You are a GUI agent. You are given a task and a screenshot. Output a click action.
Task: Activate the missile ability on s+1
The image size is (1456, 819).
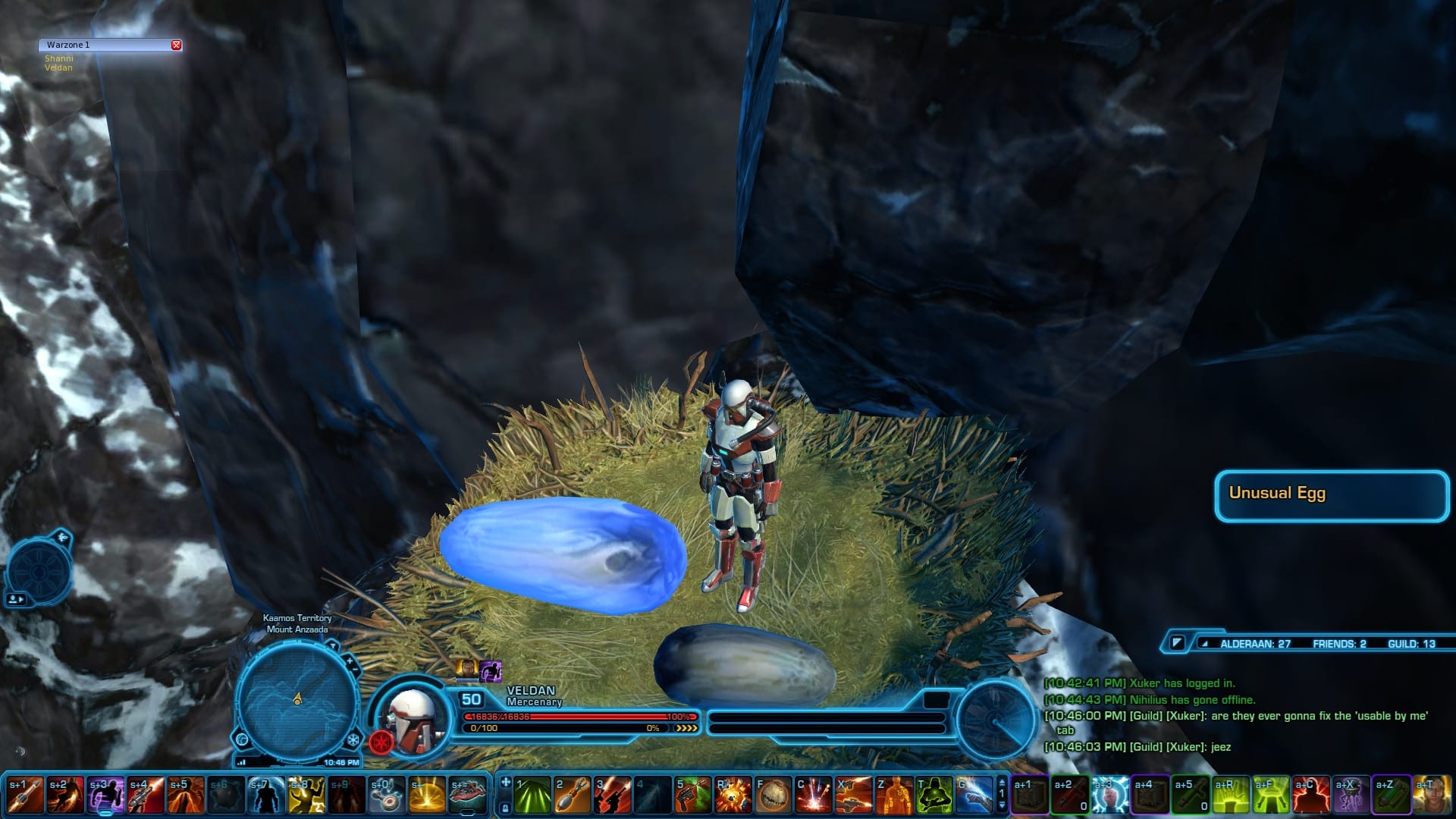click(x=25, y=795)
